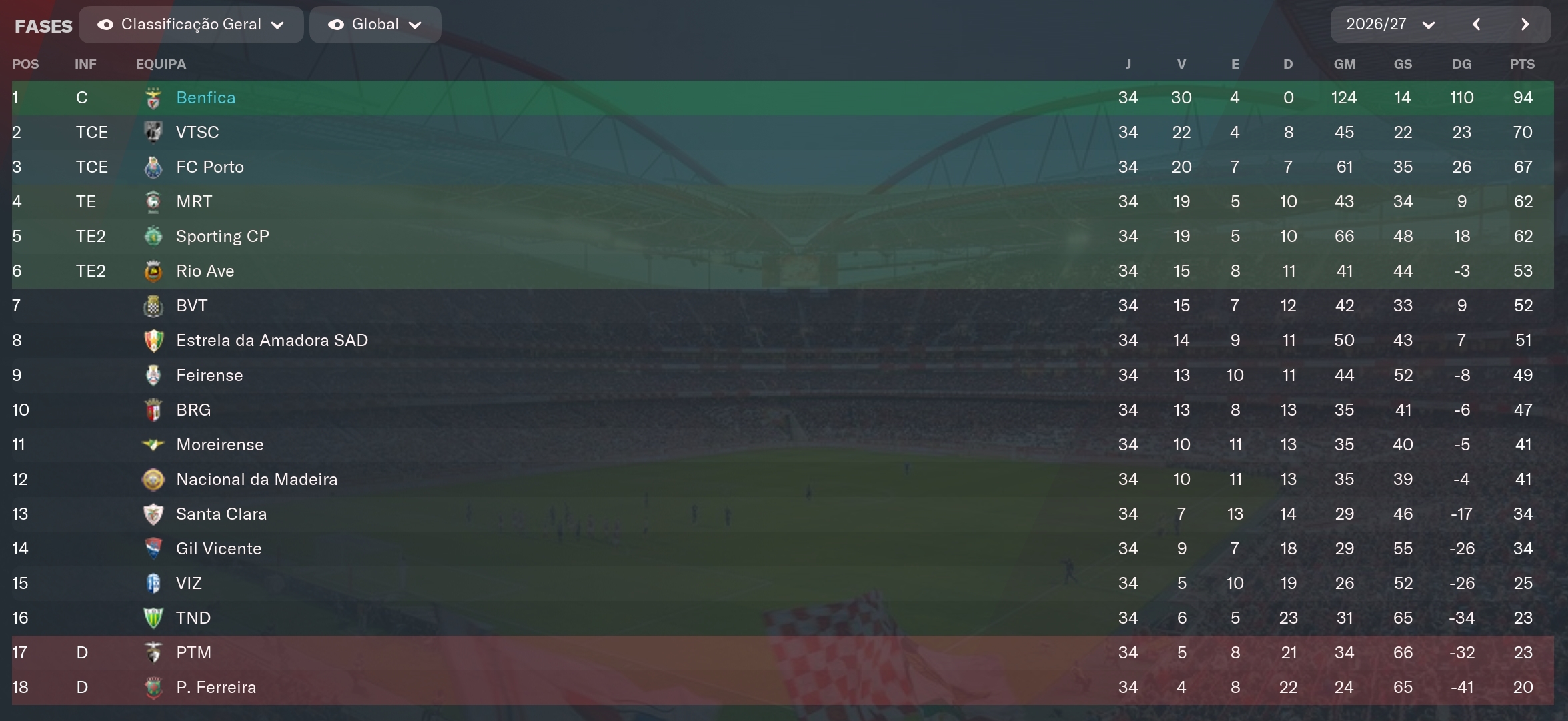The height and width of the screenshot is (721, 1568).
Task: Open the Classificação Geral dropdown
Action: click(x=191, y=25)
